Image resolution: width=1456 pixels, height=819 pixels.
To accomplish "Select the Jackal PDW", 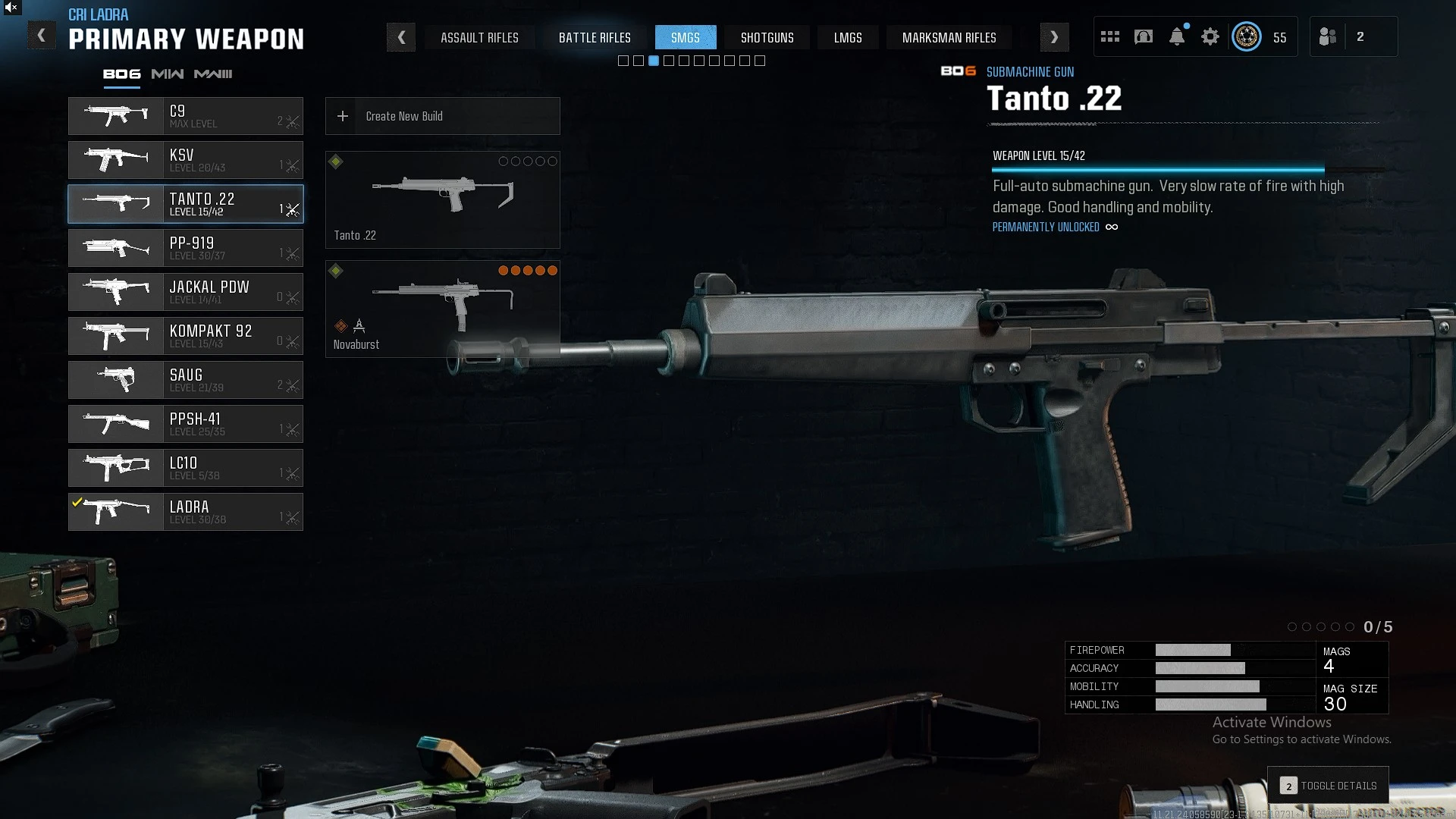I will 186,292.
